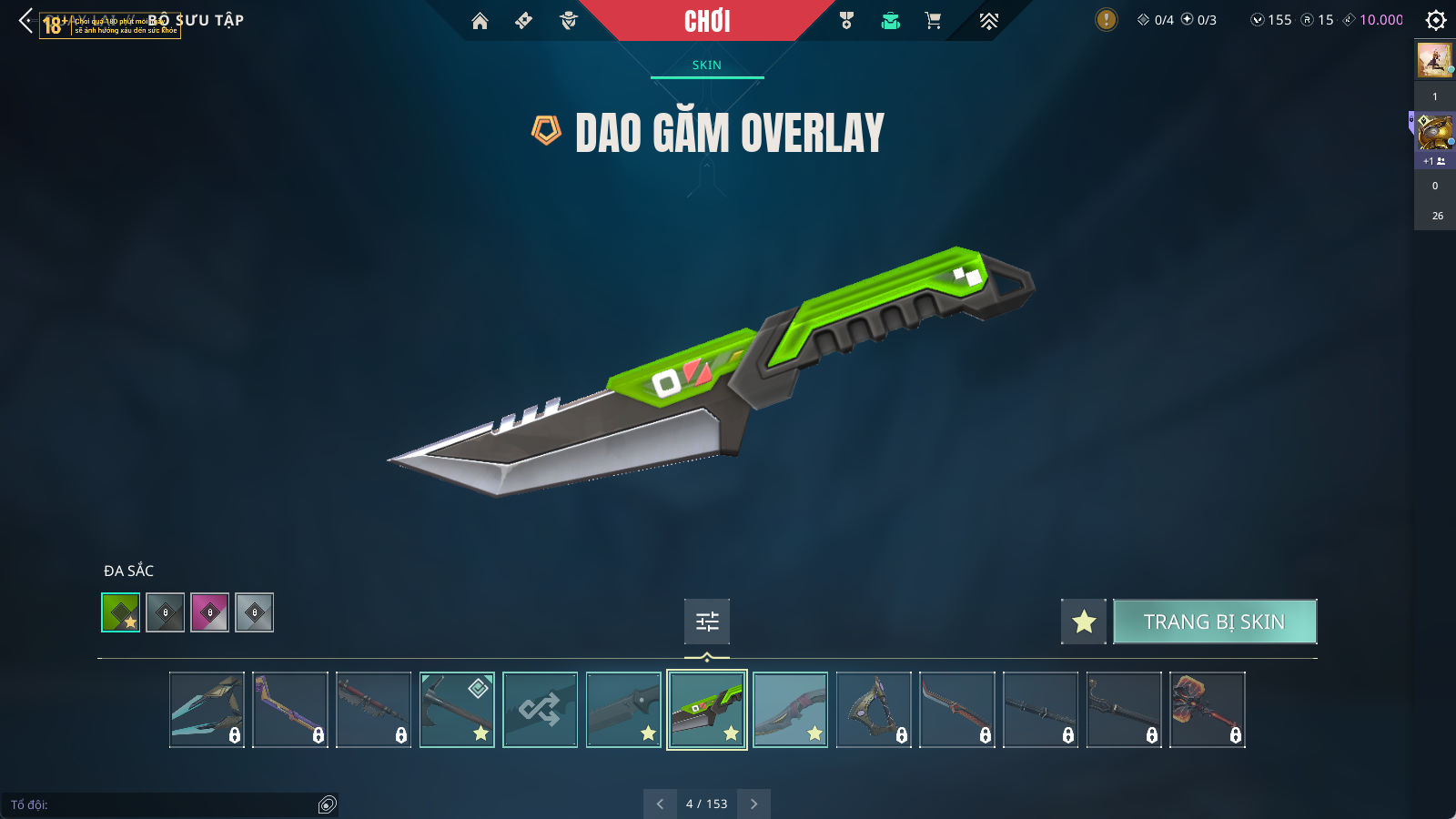Image resolution: width=1456 pixels, height=819 pixels.
Task: Open the shopping cart store icon
Action: click(933, 21)
